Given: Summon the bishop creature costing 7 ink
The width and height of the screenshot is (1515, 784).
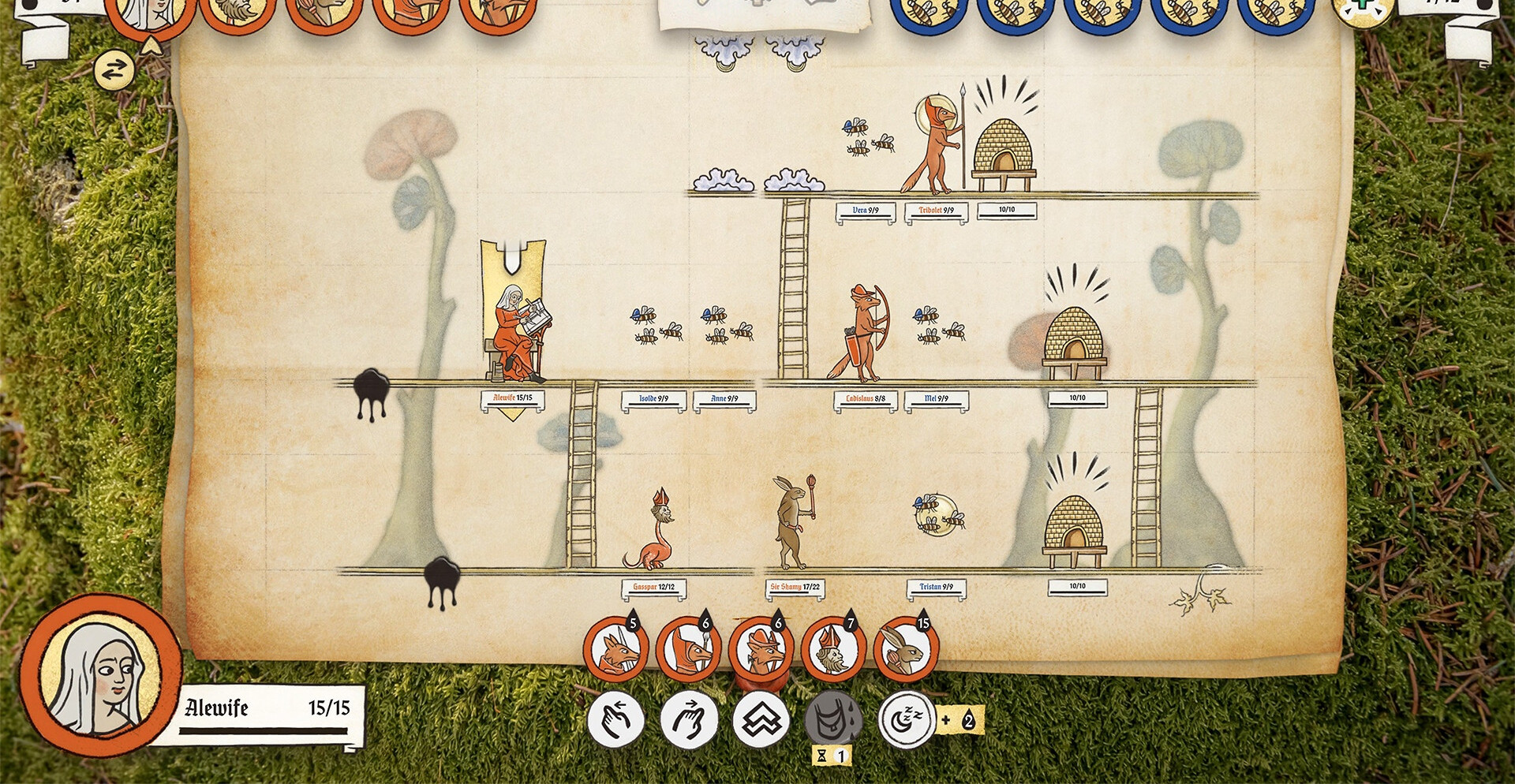Looking at the screenshot, I should 833,651.
